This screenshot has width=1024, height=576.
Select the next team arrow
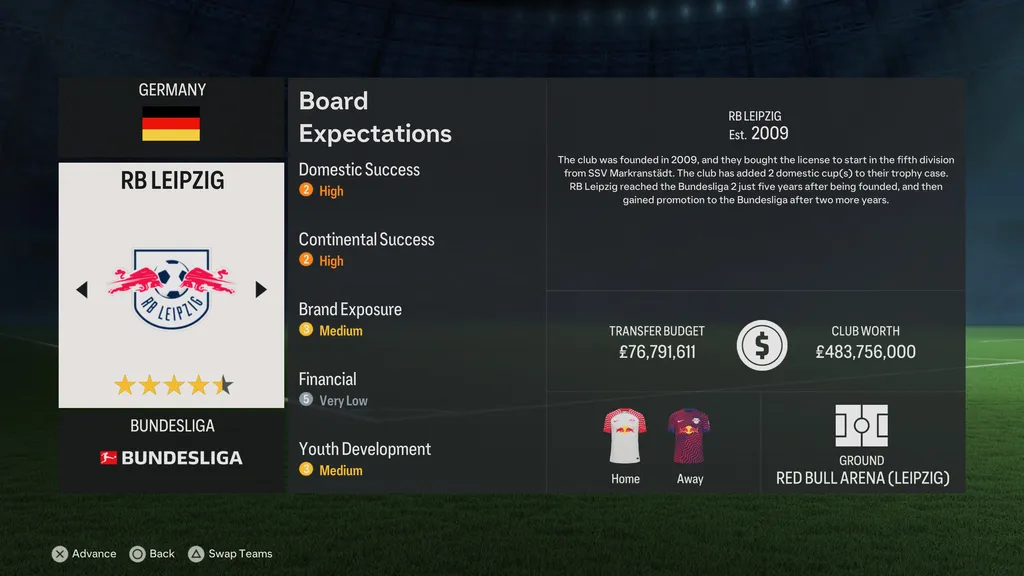tap(261, 289)
